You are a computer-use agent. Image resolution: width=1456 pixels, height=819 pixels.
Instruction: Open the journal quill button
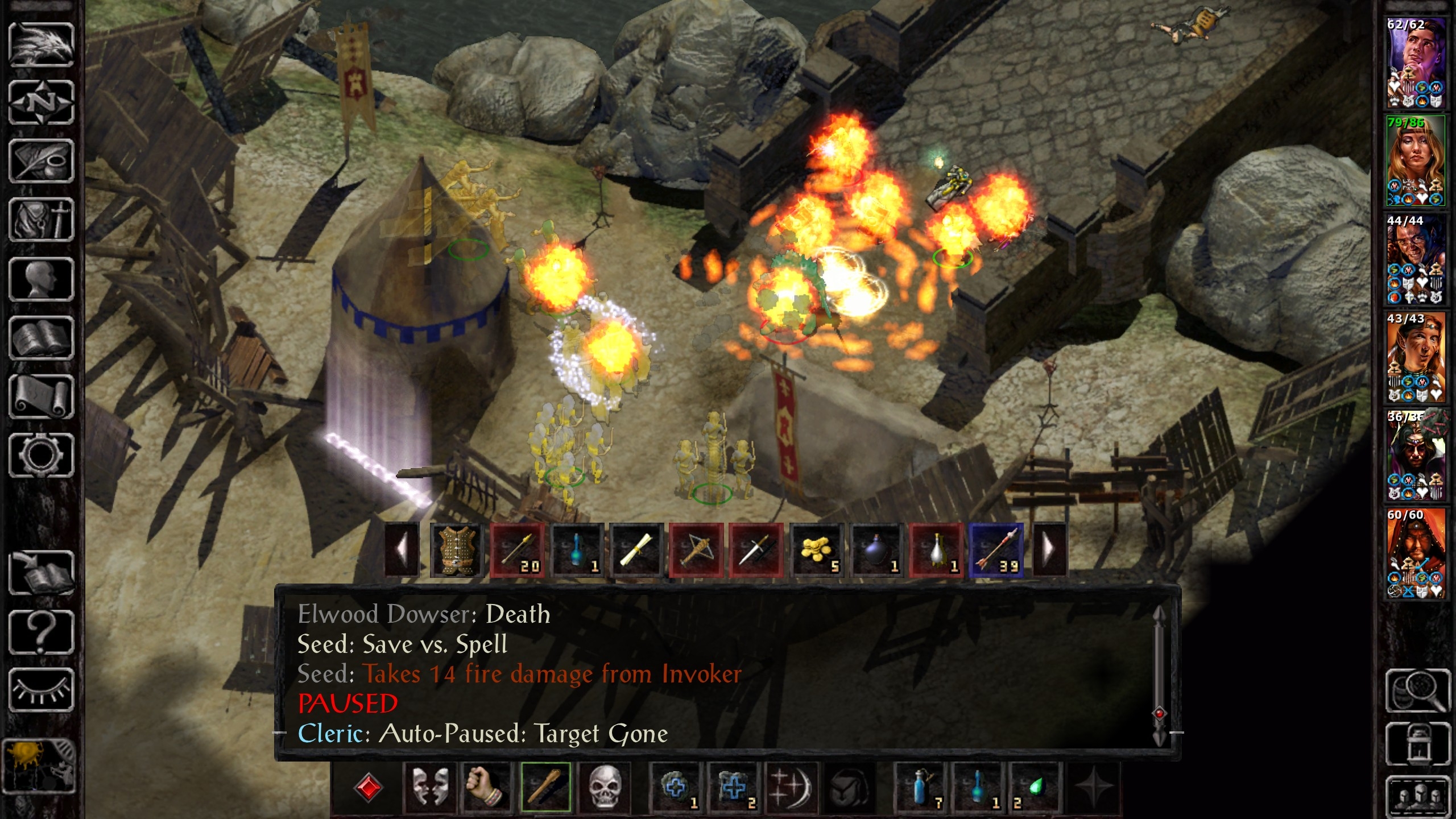point(41,162)
